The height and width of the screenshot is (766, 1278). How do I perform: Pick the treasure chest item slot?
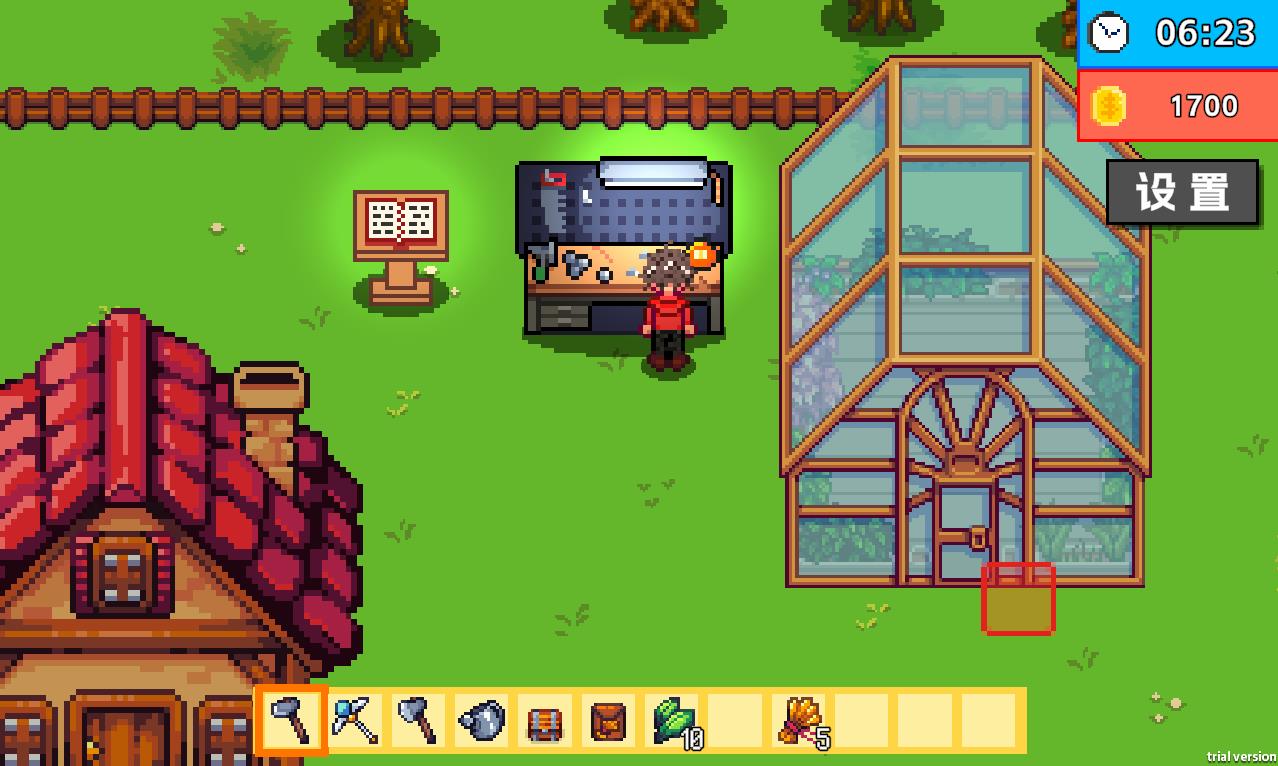pyautogui.click(x=544, y=720)
